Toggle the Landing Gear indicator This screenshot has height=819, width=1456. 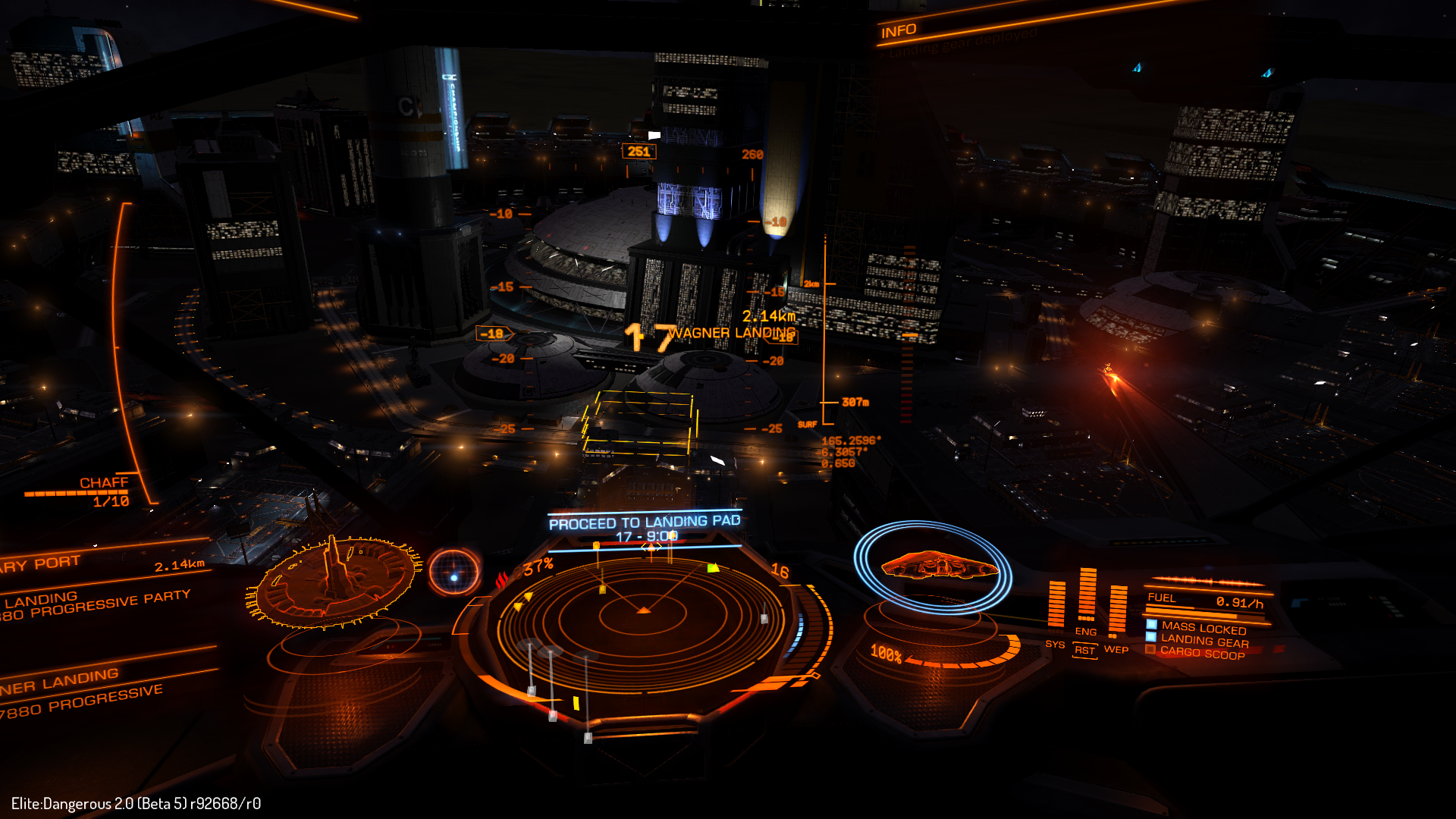click(x=1204, y=641)
